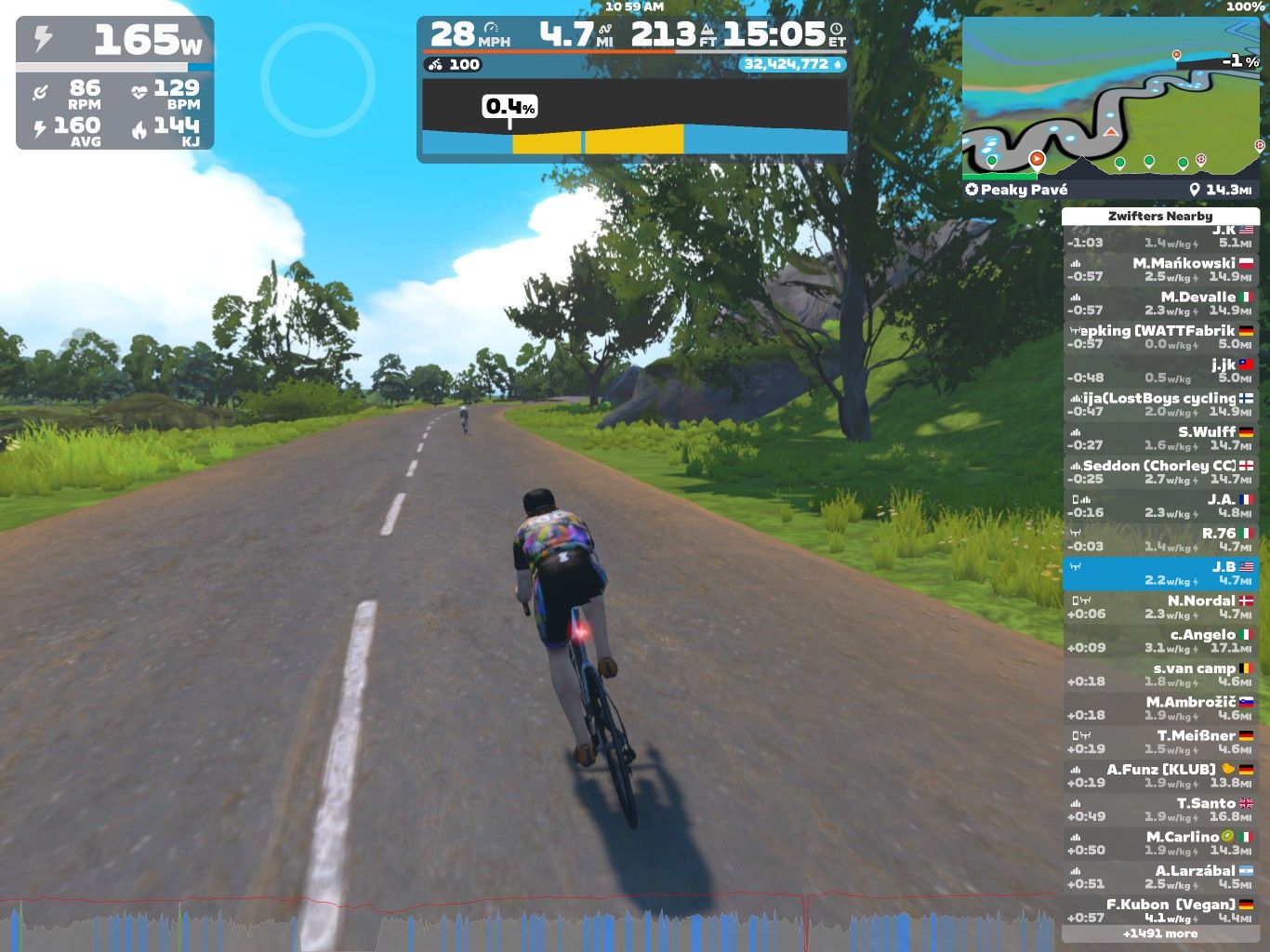
Task: Select A.Larzábal from the nearby riders
Action: [1159, 877]
